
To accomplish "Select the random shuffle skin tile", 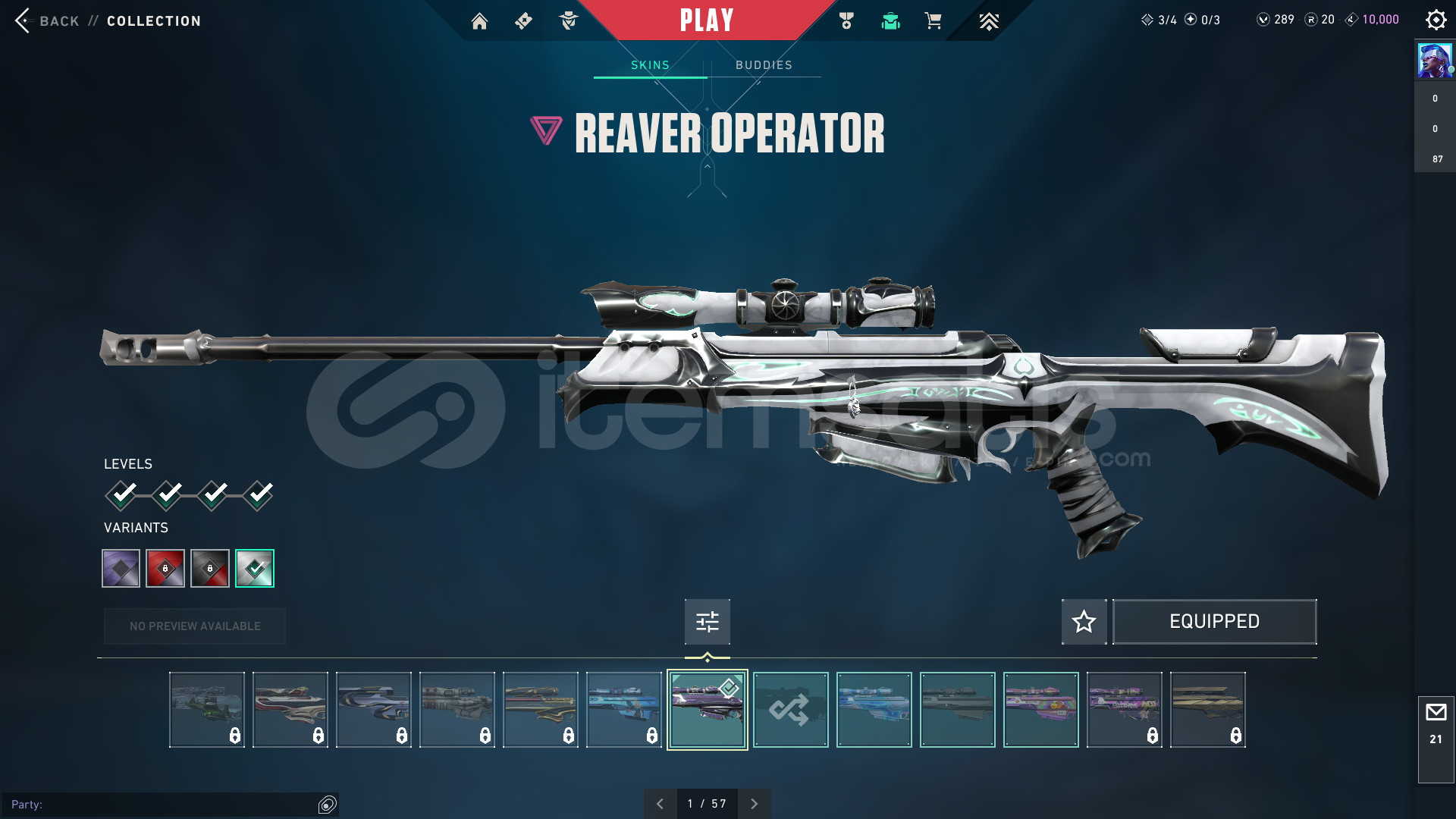I will pos(790,710).
